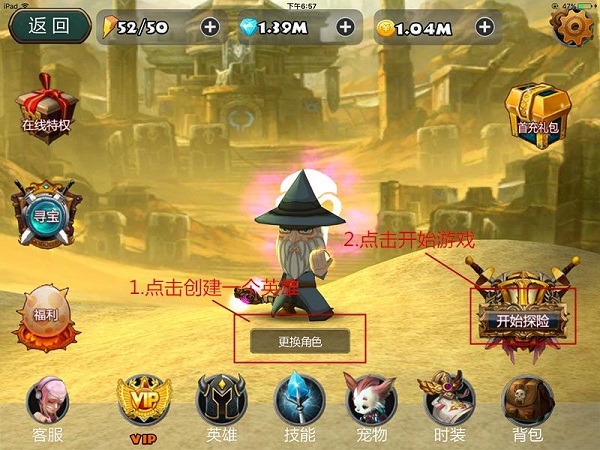Buy diamonds via the plus beside 1.39M
600x450 pixels.
tap(346, 27)
